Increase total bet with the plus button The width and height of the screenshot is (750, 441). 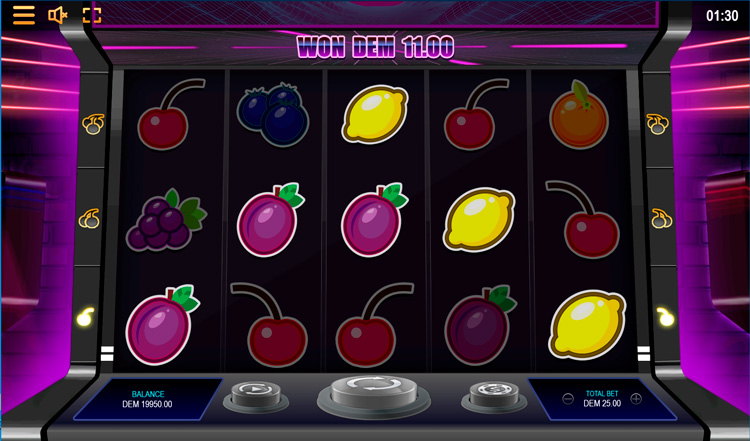pos(636,399)
